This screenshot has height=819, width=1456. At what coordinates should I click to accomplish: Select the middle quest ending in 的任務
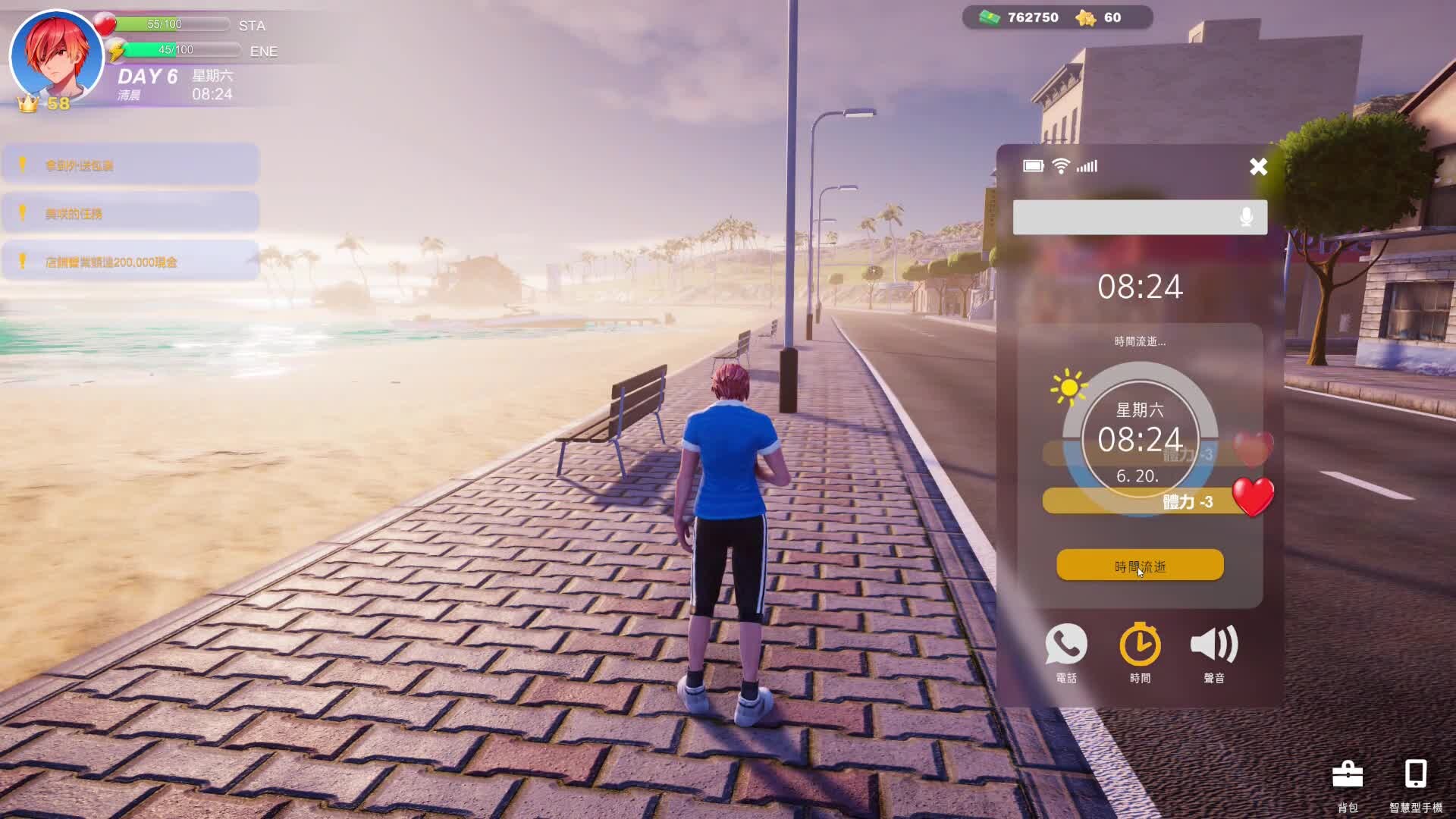[x=130, y=214]
